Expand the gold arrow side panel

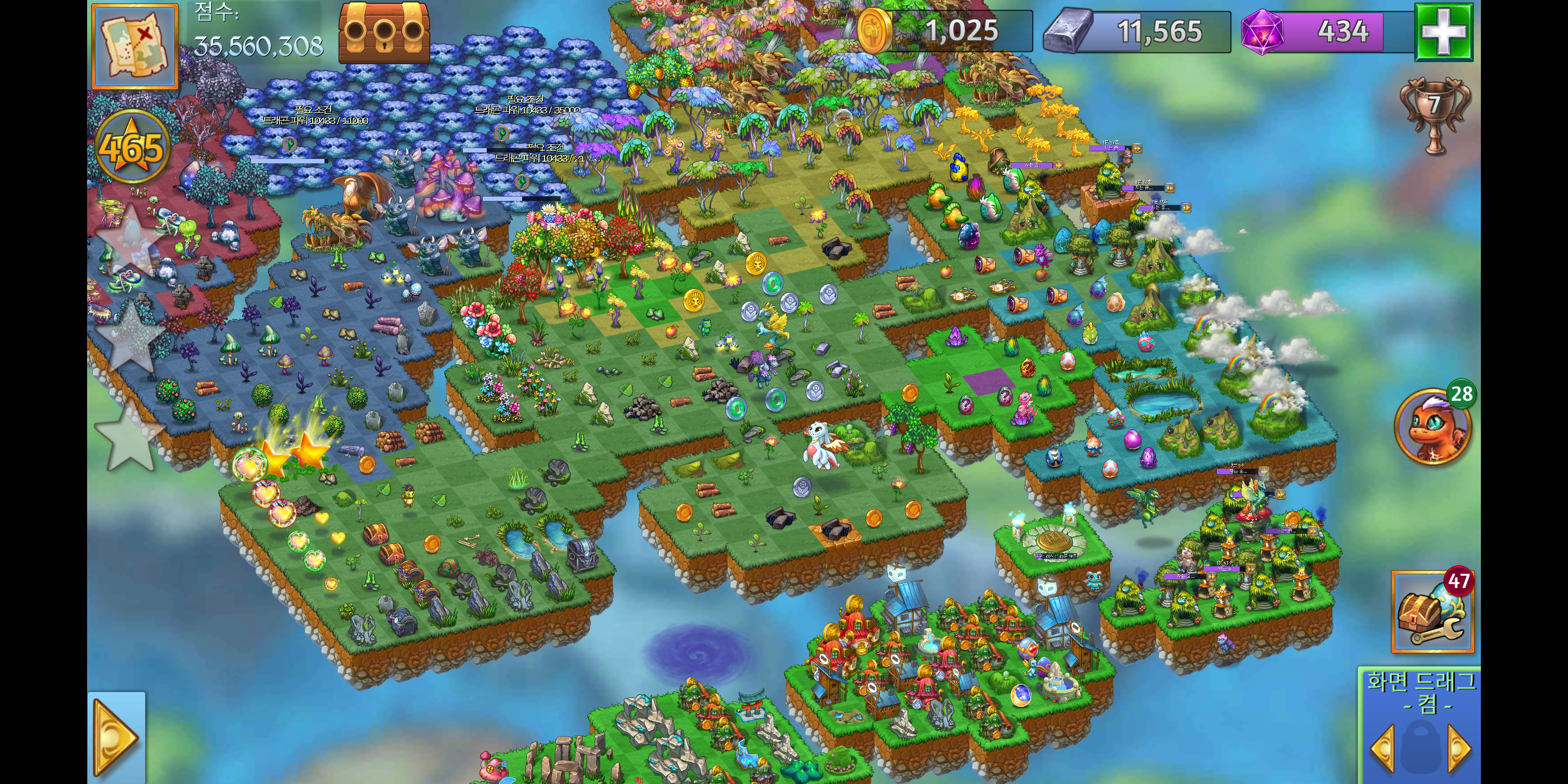117,738
